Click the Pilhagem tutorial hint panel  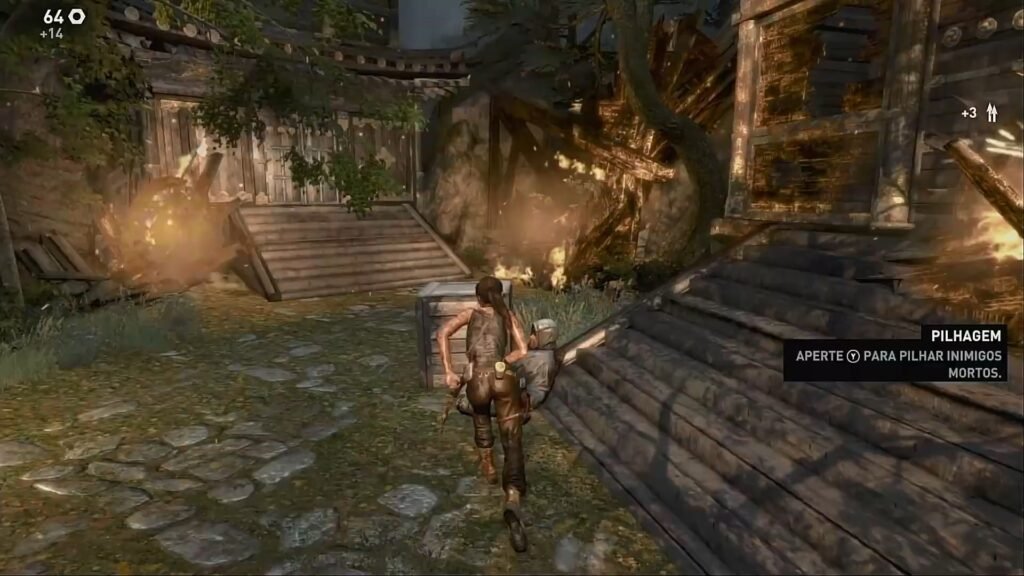click(x=894, y=354)
